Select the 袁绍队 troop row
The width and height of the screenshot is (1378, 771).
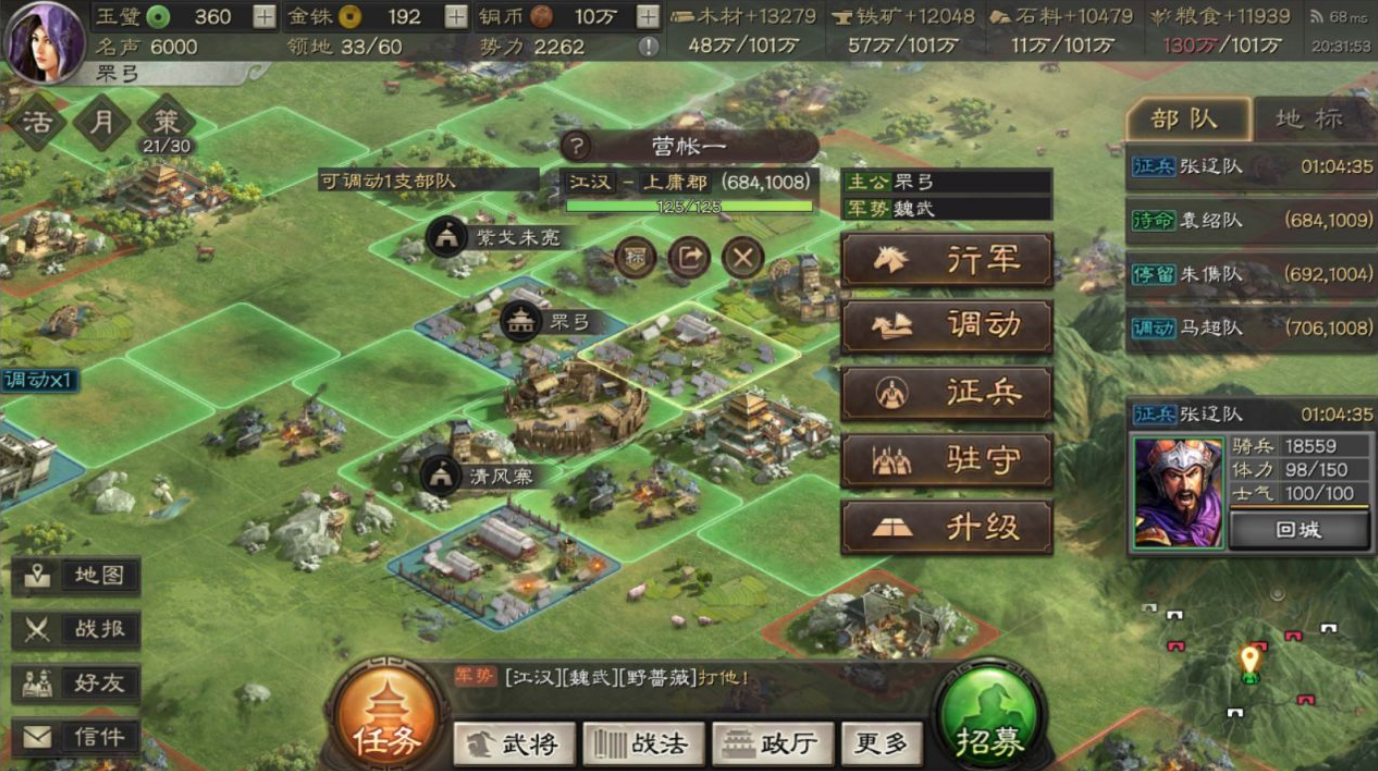click(1251, 220)
